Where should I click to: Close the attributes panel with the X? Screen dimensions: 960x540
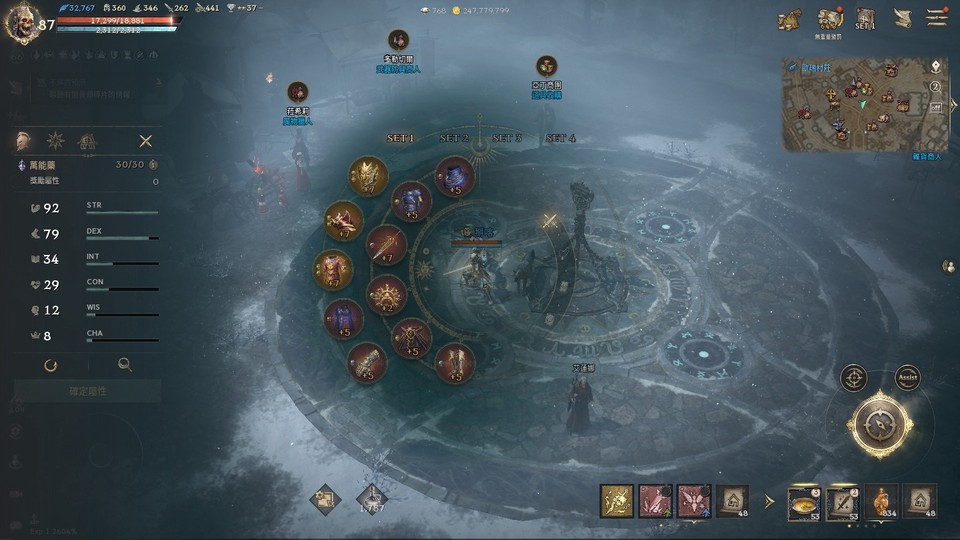(x=146, y=141)
